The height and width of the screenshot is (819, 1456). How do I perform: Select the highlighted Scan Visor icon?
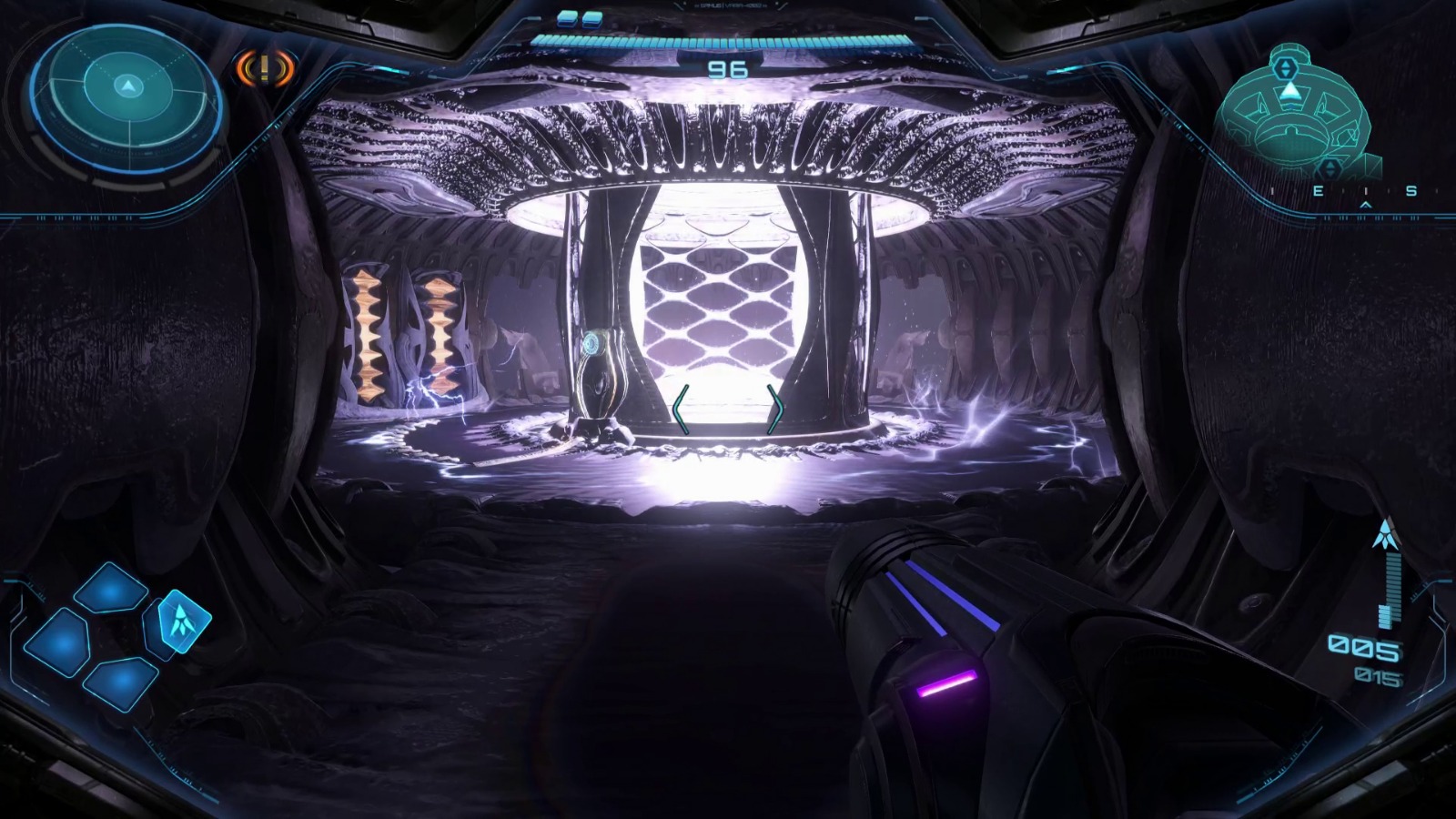click(x=184, y=621)
